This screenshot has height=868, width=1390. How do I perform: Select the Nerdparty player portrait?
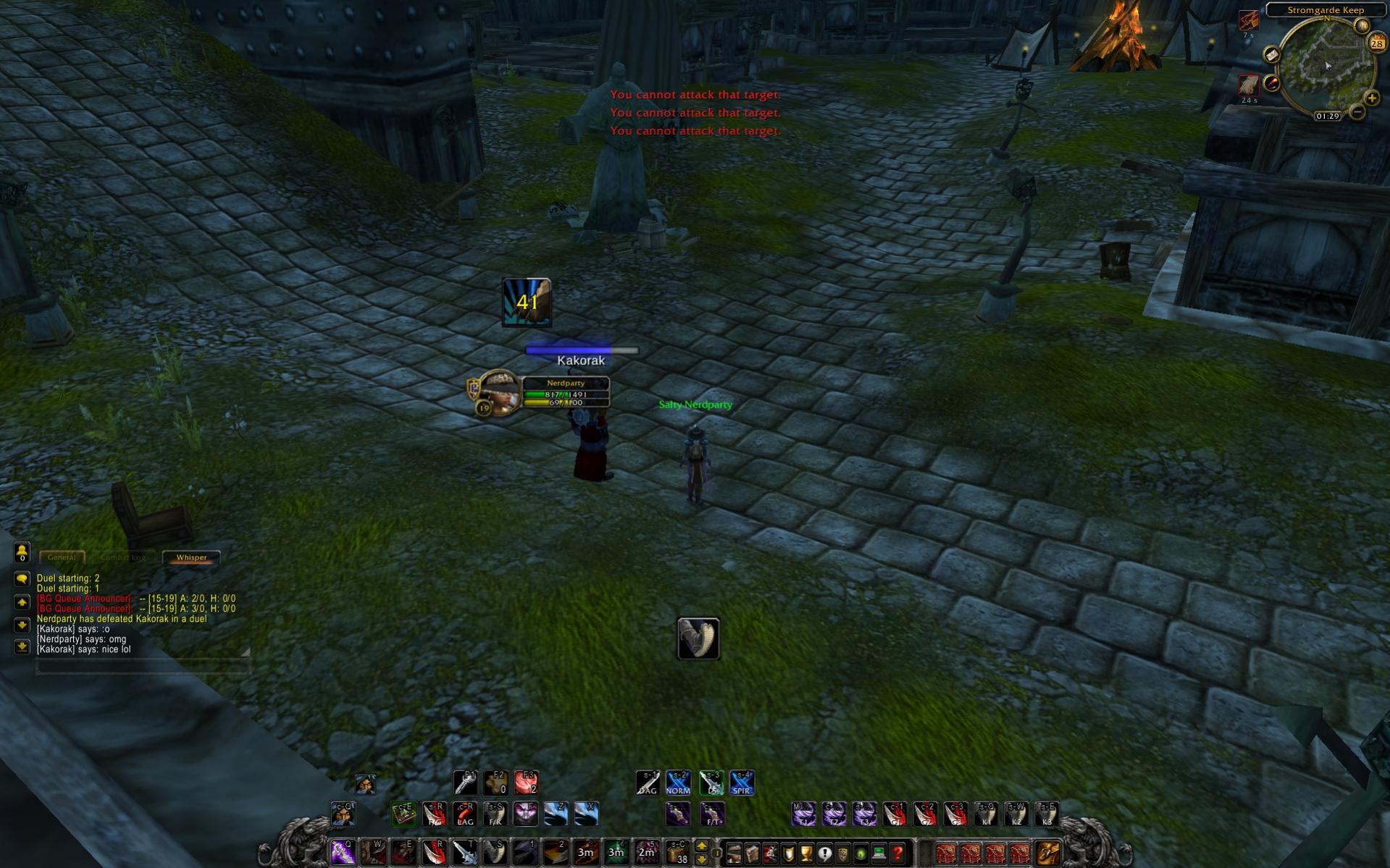(499, 391)
